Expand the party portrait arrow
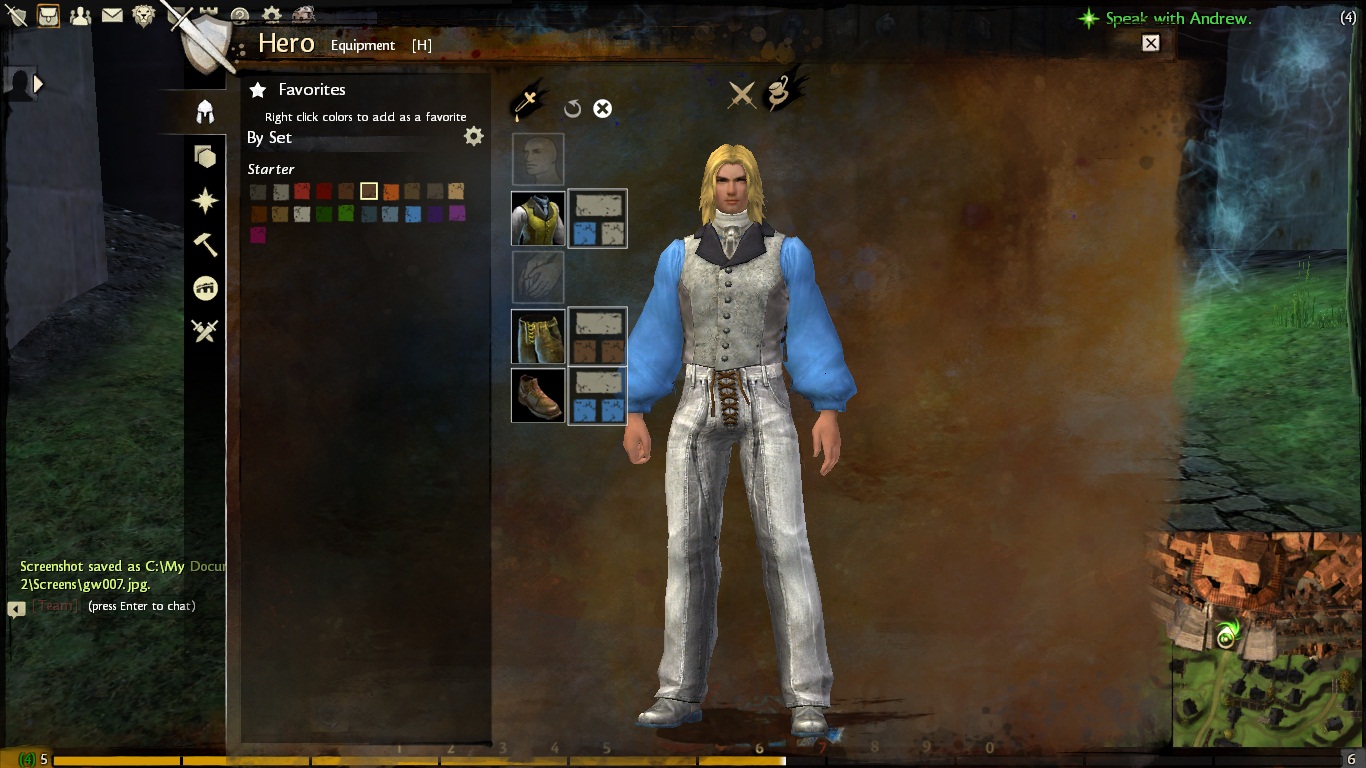Image resolution: width=1366 pixels, height=768 pixels. [38, 84]
